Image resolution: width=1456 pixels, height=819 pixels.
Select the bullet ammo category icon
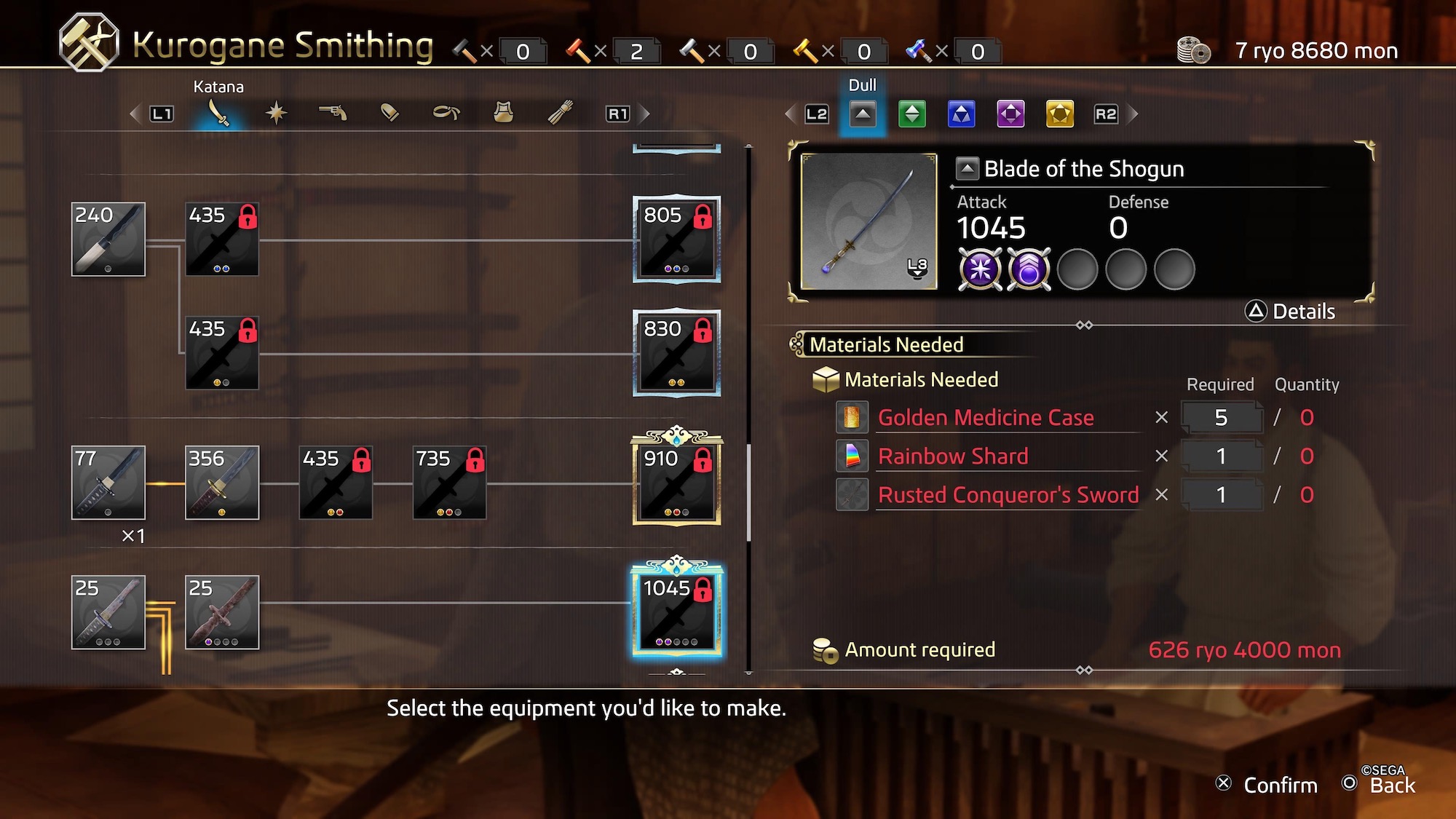[389, 113]
